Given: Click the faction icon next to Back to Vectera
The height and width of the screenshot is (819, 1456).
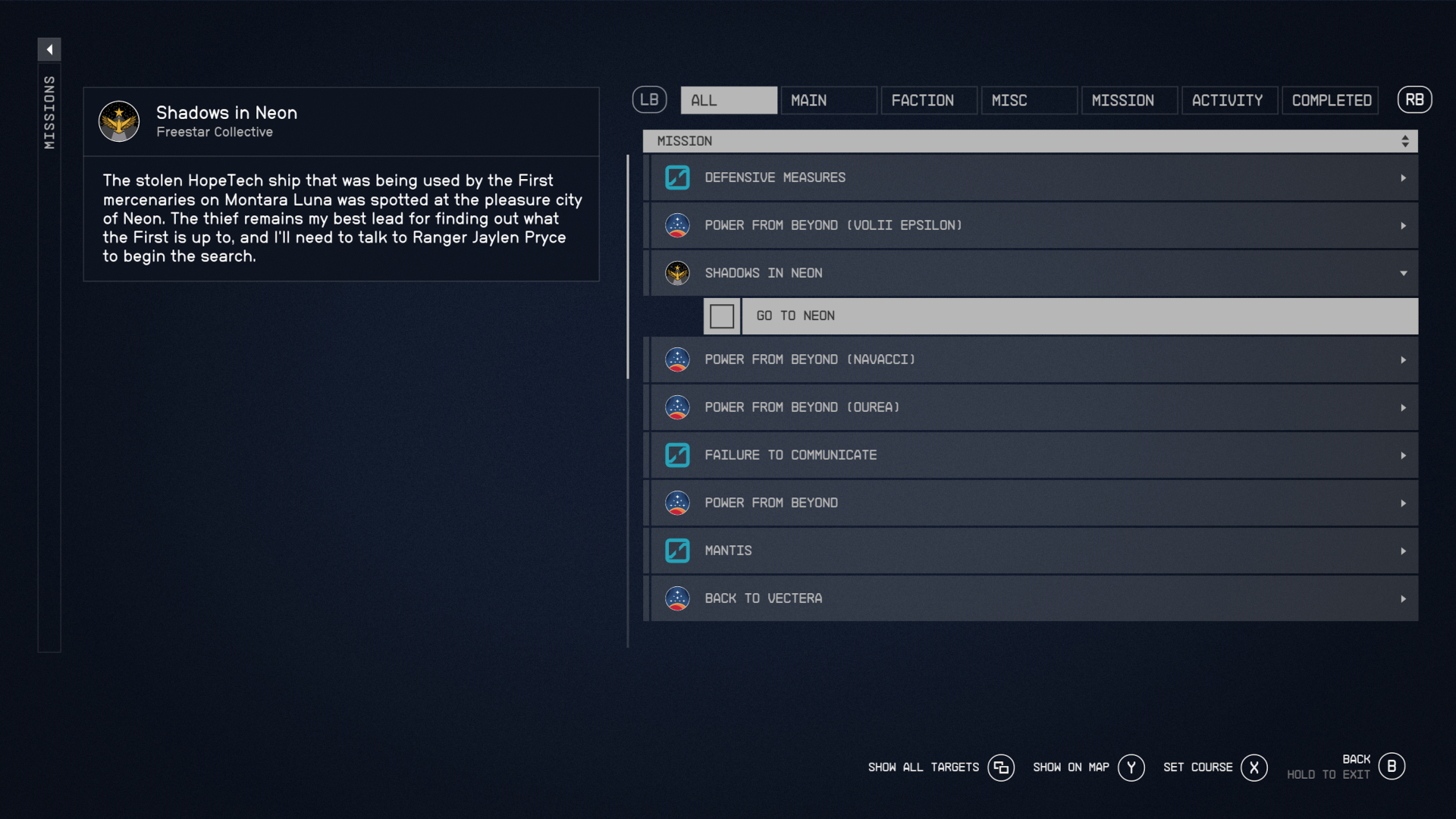Looking at the screenshot, I should (x=677, y=598).
